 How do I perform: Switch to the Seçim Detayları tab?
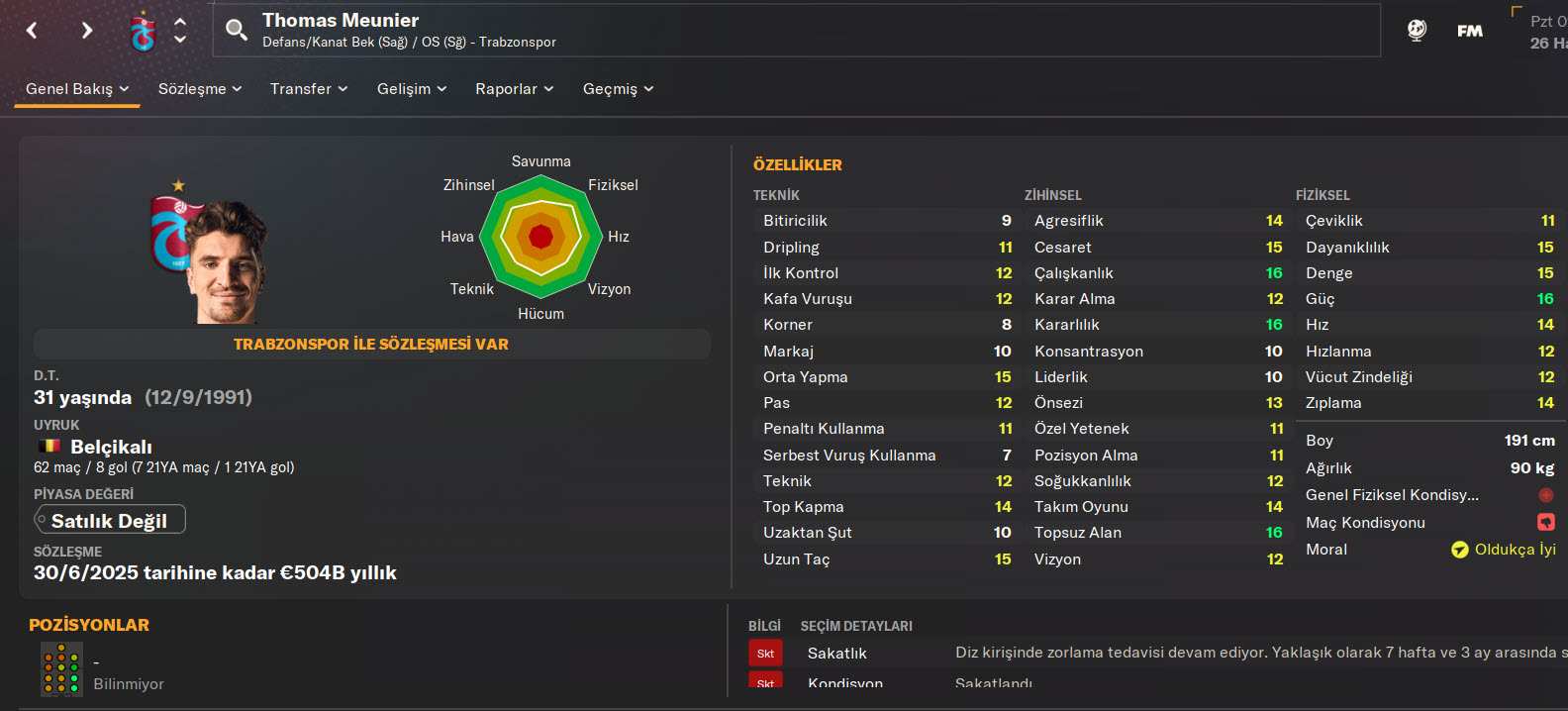856,626
